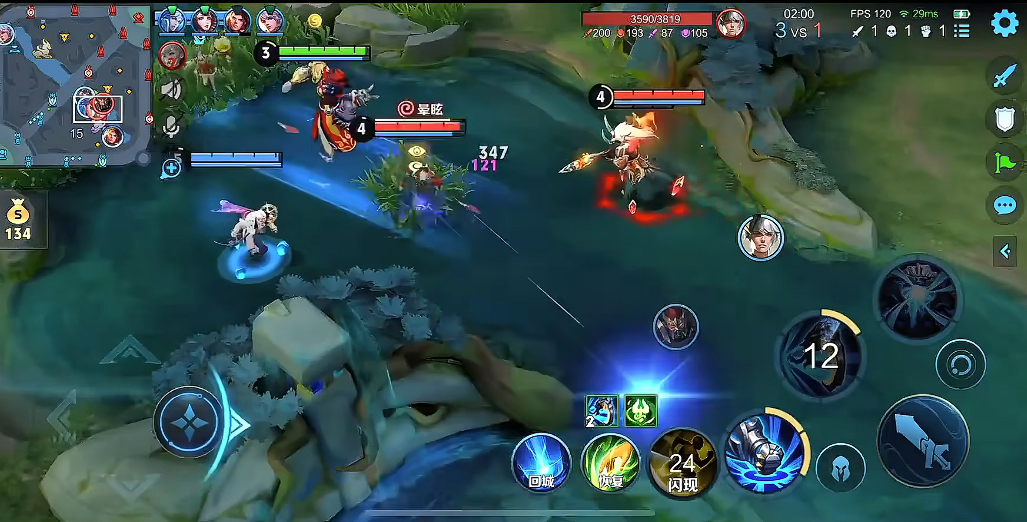
Task: Send the sword attack signal
Action: (1004, 75)
